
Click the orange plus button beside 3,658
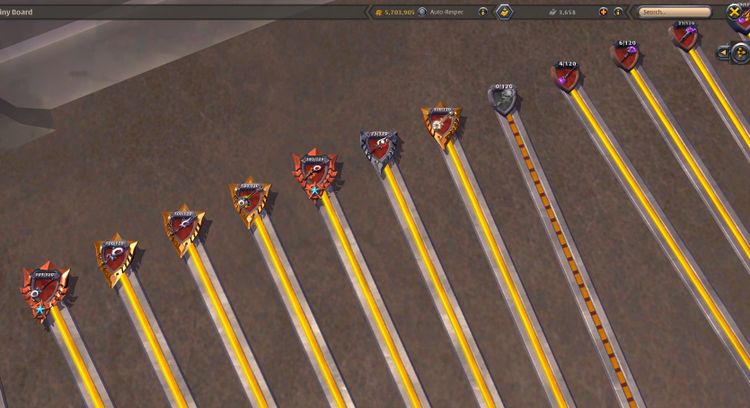click(603, 12)
